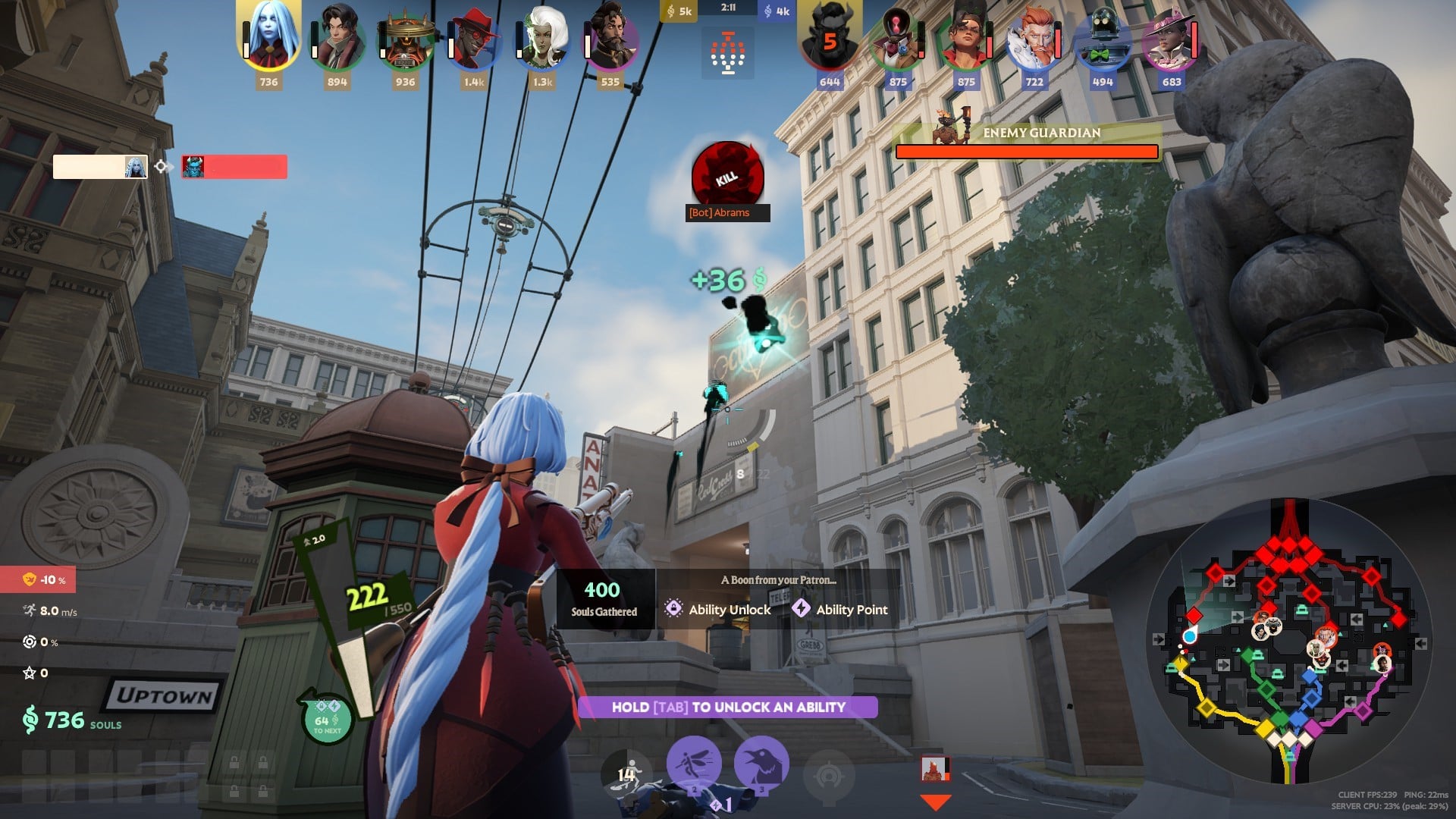Click the ability on cooldown showing 14
This screenshot has width=1456, height=819.
(626, 773)
